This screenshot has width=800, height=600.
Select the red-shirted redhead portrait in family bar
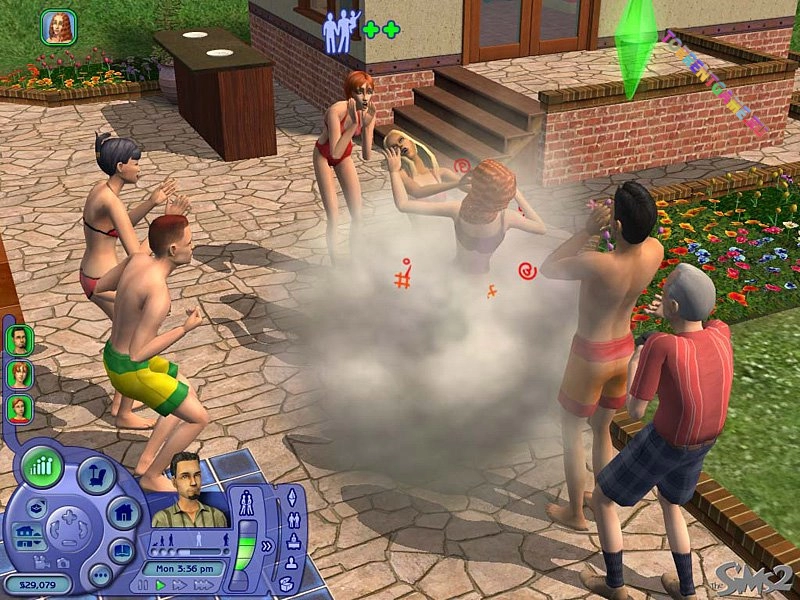pos(19,407)
